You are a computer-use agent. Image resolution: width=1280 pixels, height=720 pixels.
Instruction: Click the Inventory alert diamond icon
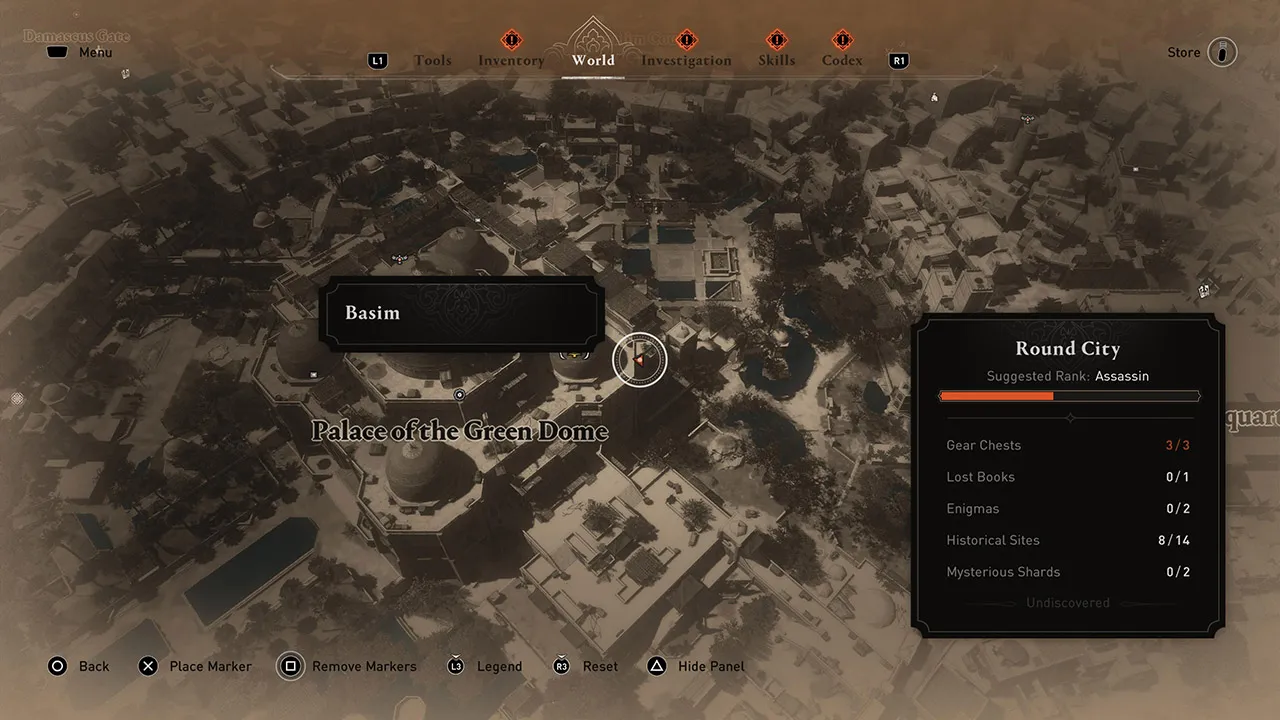[x=511, y=41]
